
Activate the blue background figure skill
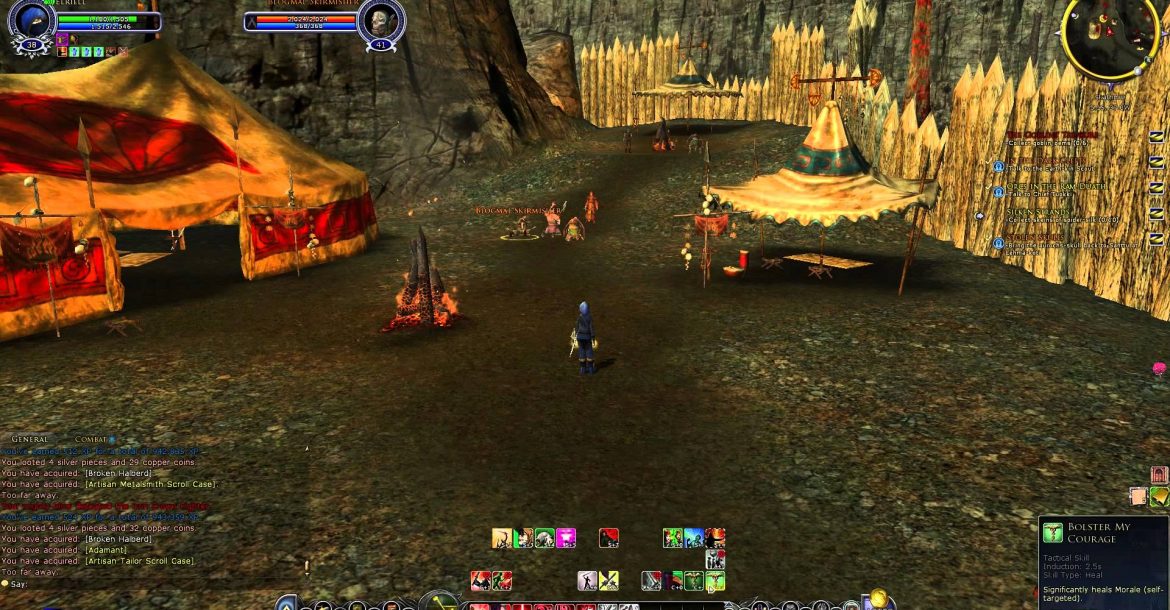click(x=693, y=538)
